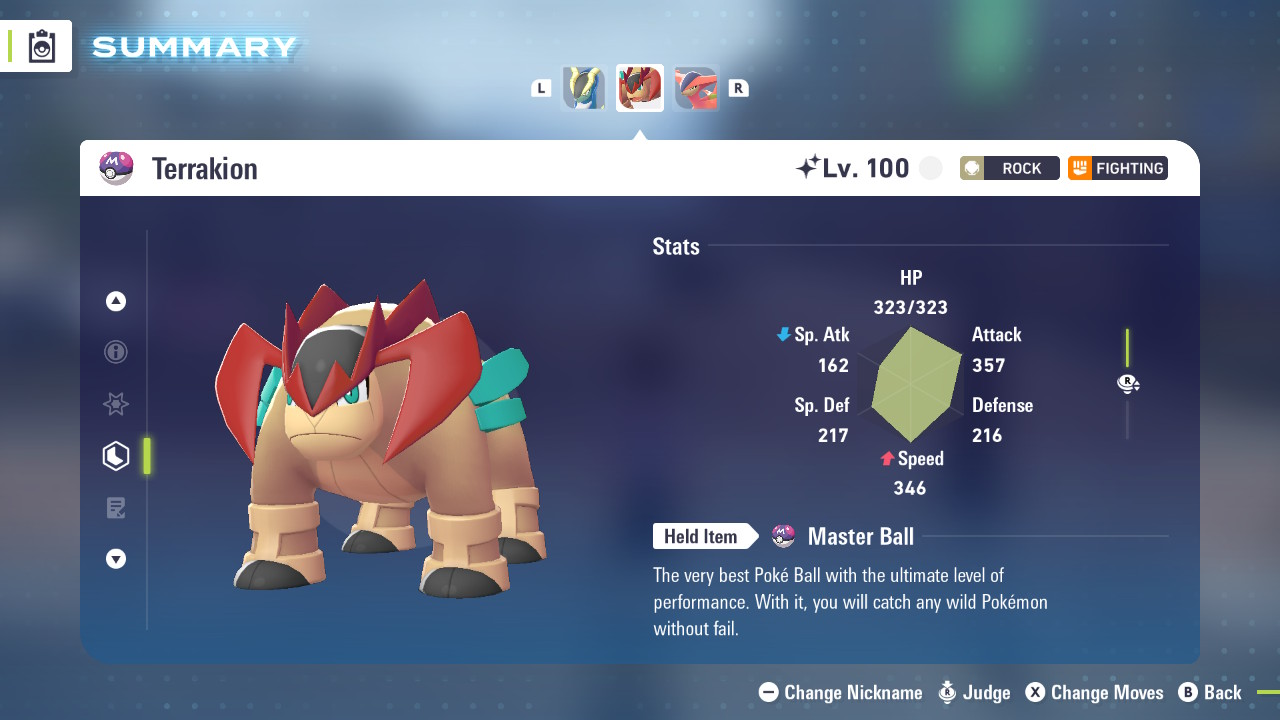
Task: Switch to the star-shaped ribbons tab
Action: tap(116, 404)
